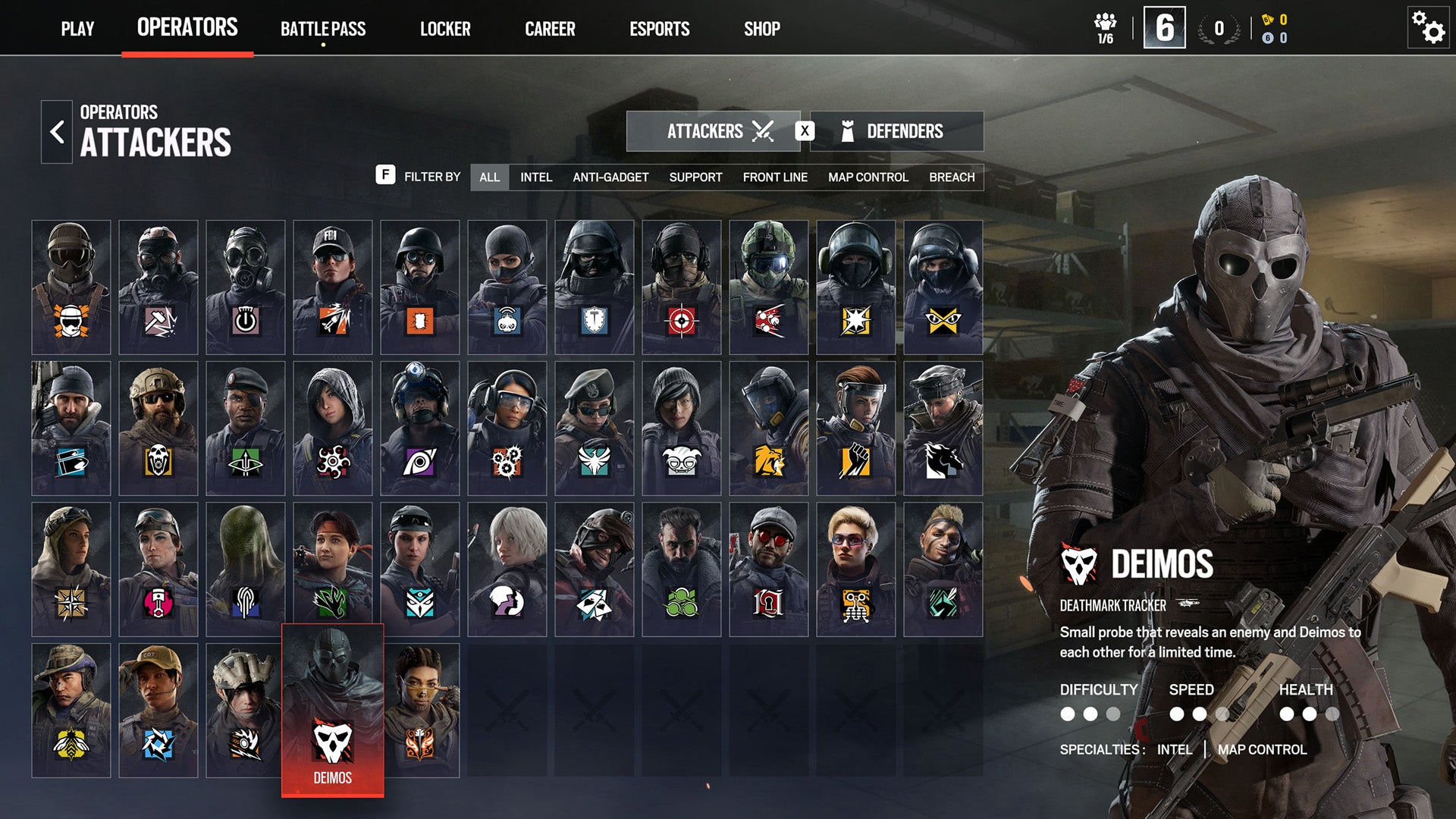Open the CAREER menu
This screenshot has height=819, width=1456.
[550, 29]
